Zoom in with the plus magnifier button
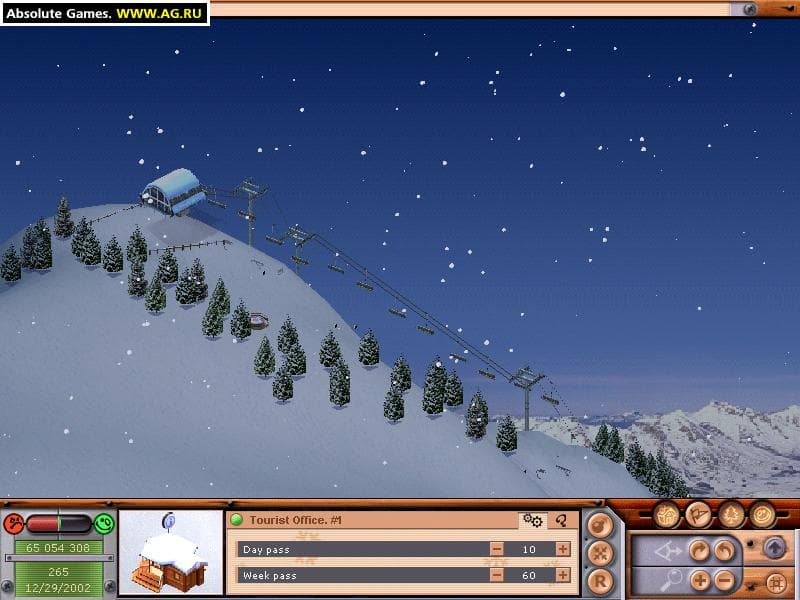 coord(700,580)
